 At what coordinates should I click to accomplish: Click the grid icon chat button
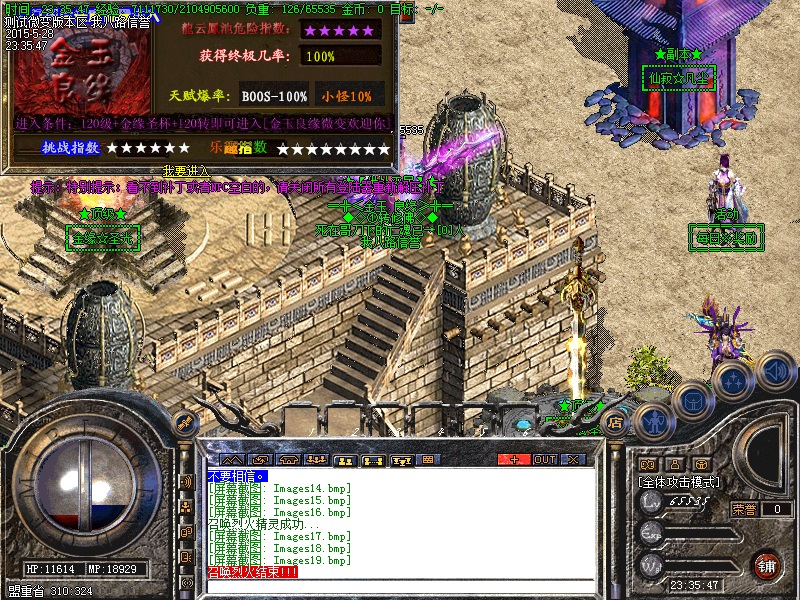pyautogui.click(x=429, y=459)
